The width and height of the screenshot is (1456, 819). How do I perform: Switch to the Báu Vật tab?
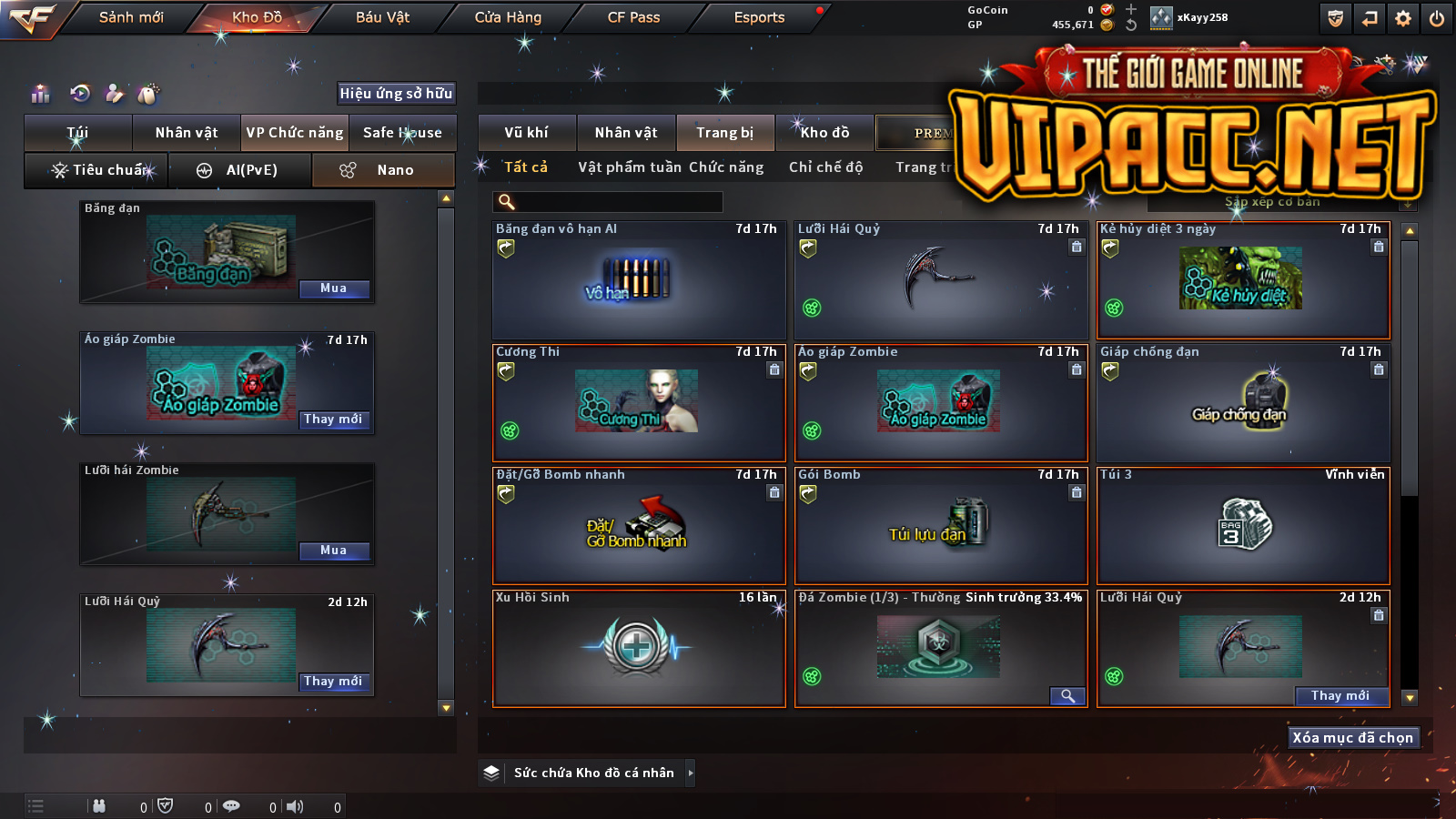pos(382,17)
